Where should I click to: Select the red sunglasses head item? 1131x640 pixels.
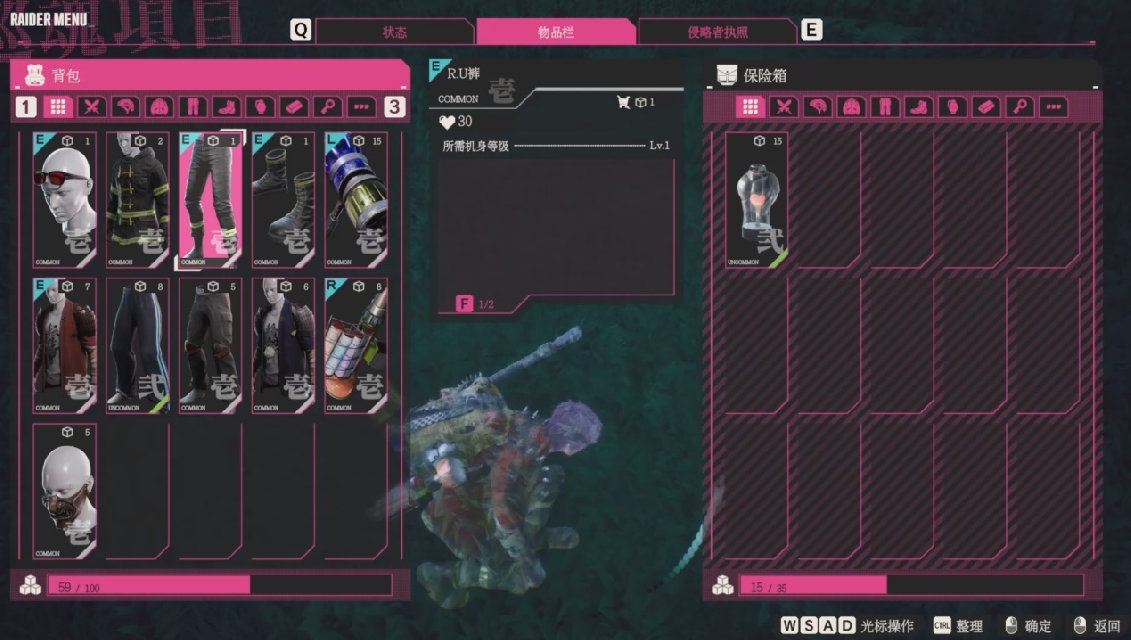click(65, 200)
